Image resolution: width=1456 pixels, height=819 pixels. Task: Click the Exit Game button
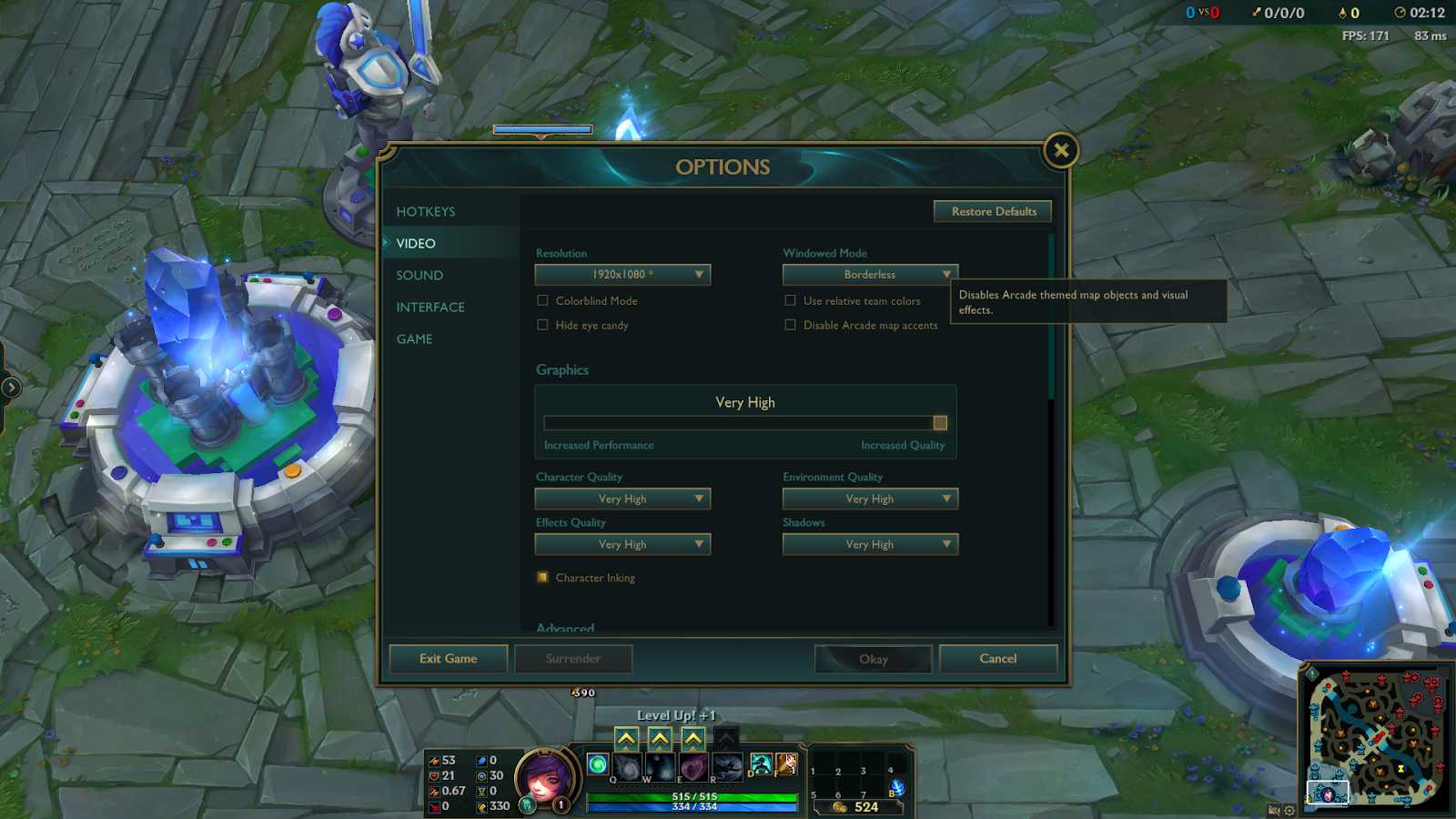(x=448, y=658)
